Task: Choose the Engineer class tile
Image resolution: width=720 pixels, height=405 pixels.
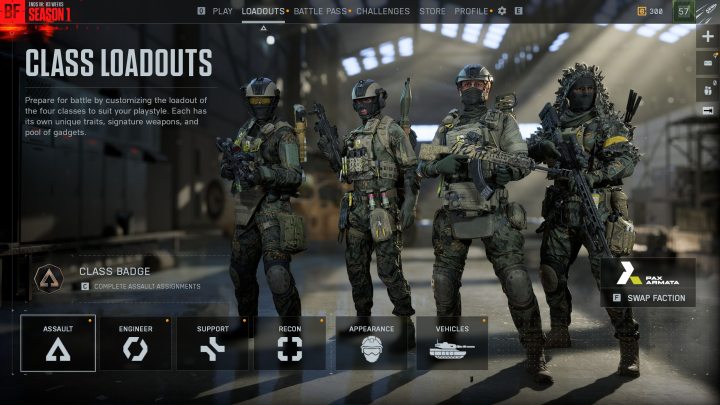Action: pos(135,343)
